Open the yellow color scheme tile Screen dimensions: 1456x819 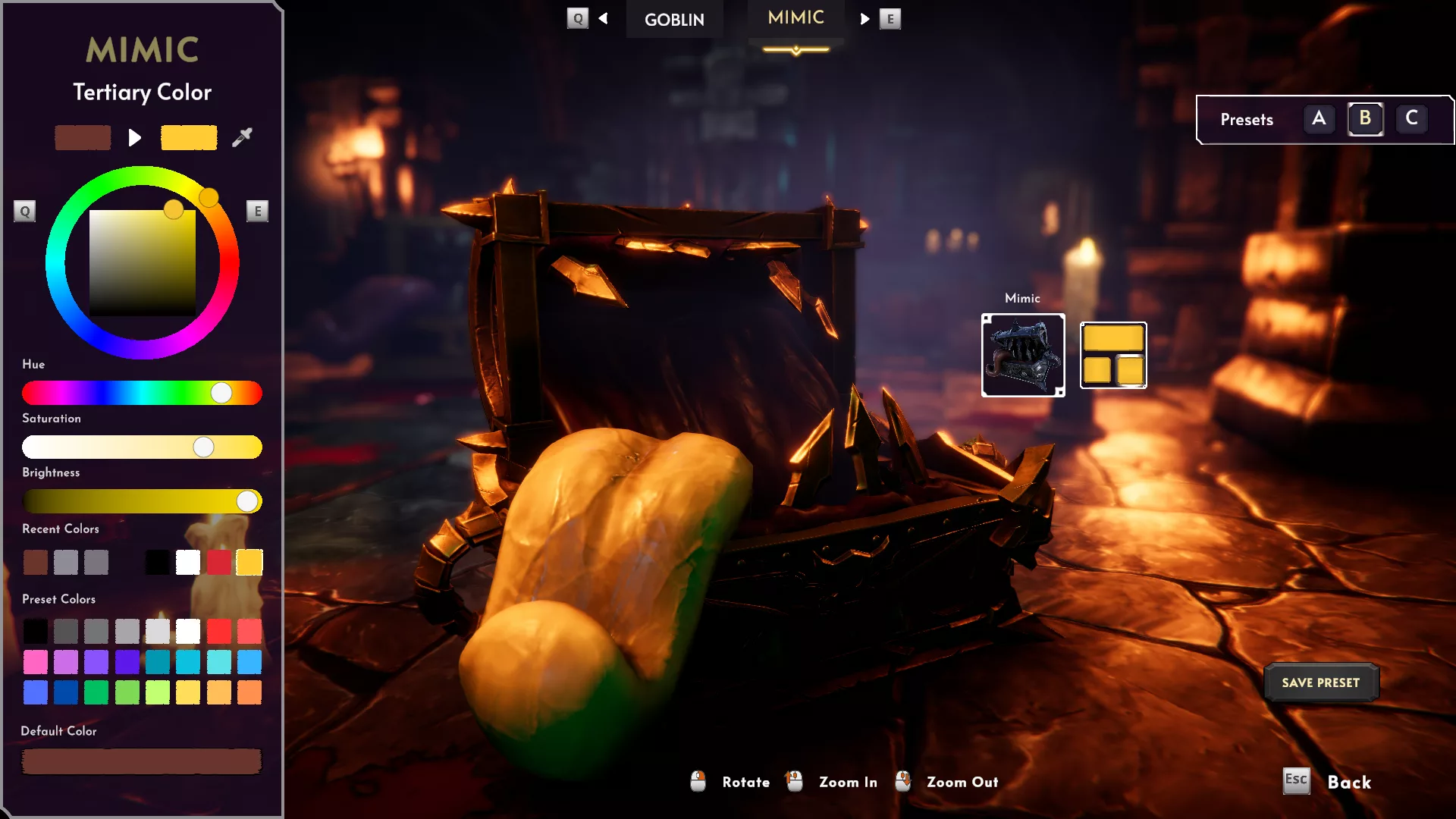tap(1113, 355)
